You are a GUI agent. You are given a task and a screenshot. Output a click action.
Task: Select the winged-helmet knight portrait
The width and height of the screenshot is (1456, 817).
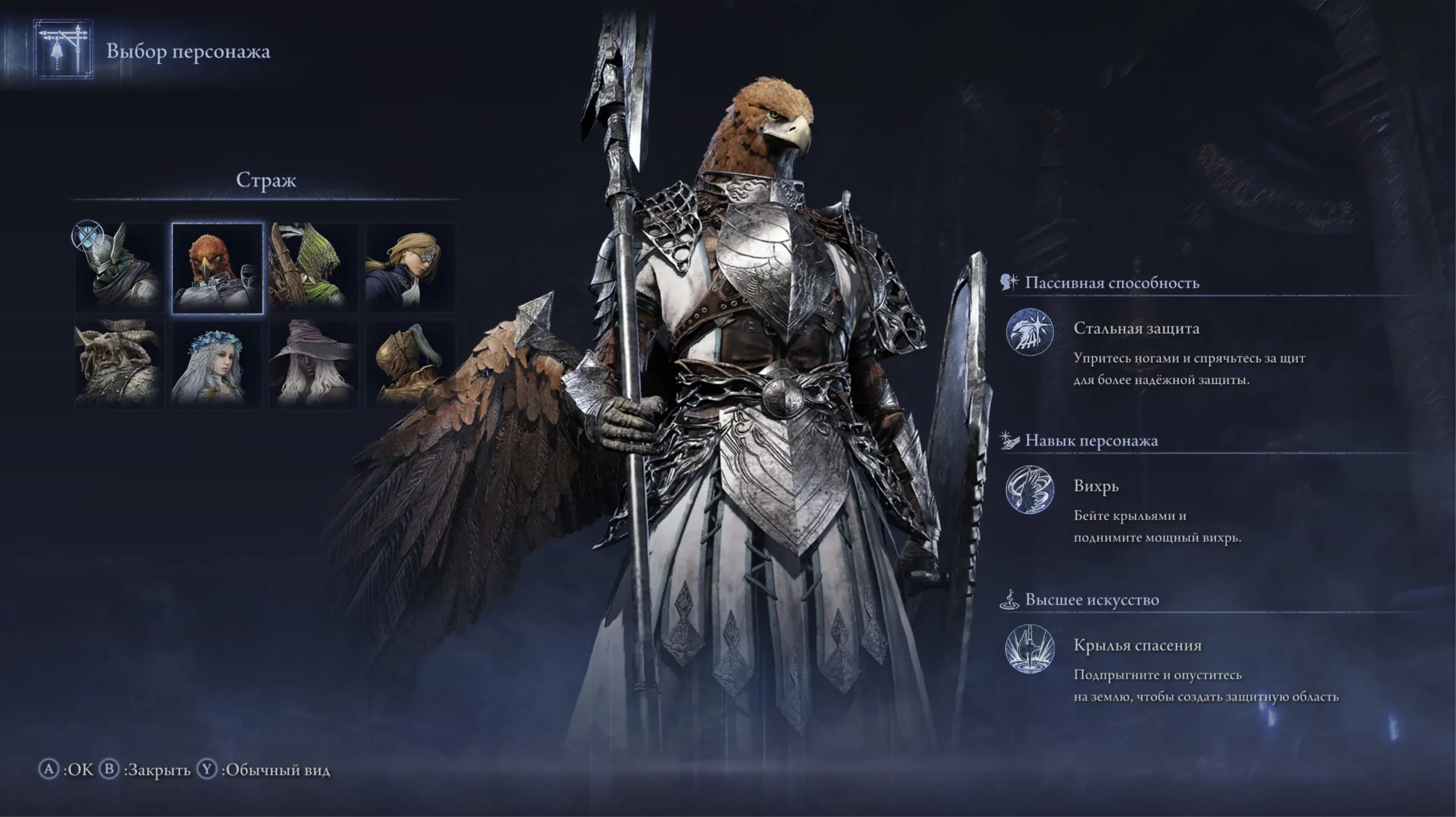[x=120, y=268]
